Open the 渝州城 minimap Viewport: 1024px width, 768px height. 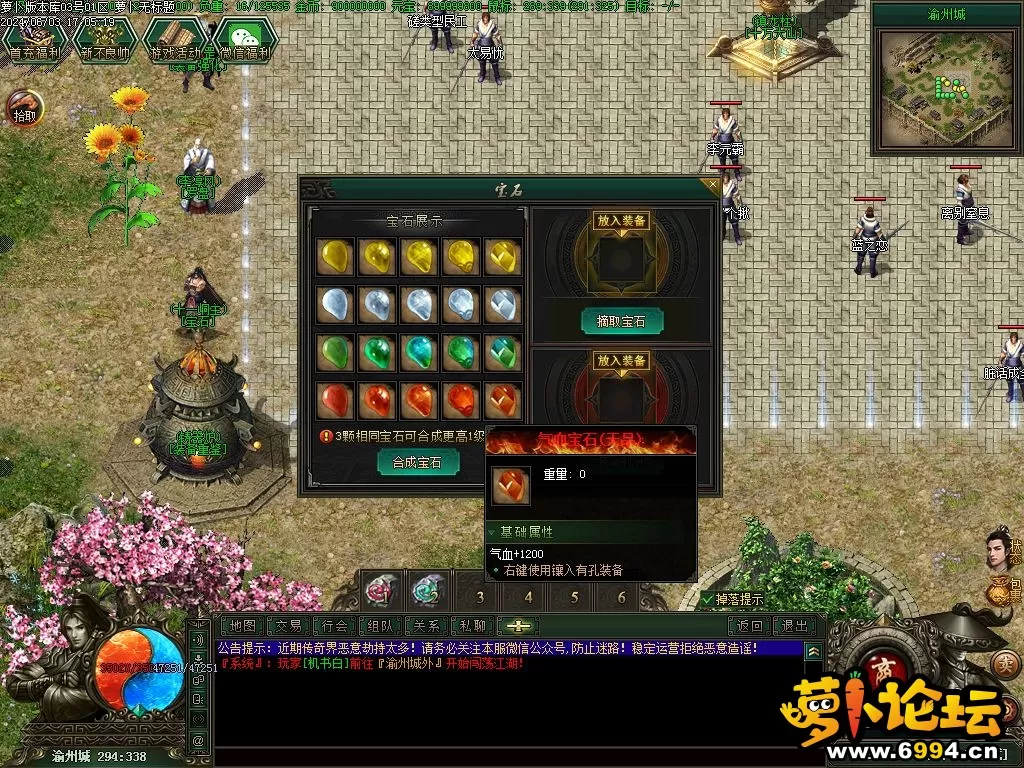(935, 85)
